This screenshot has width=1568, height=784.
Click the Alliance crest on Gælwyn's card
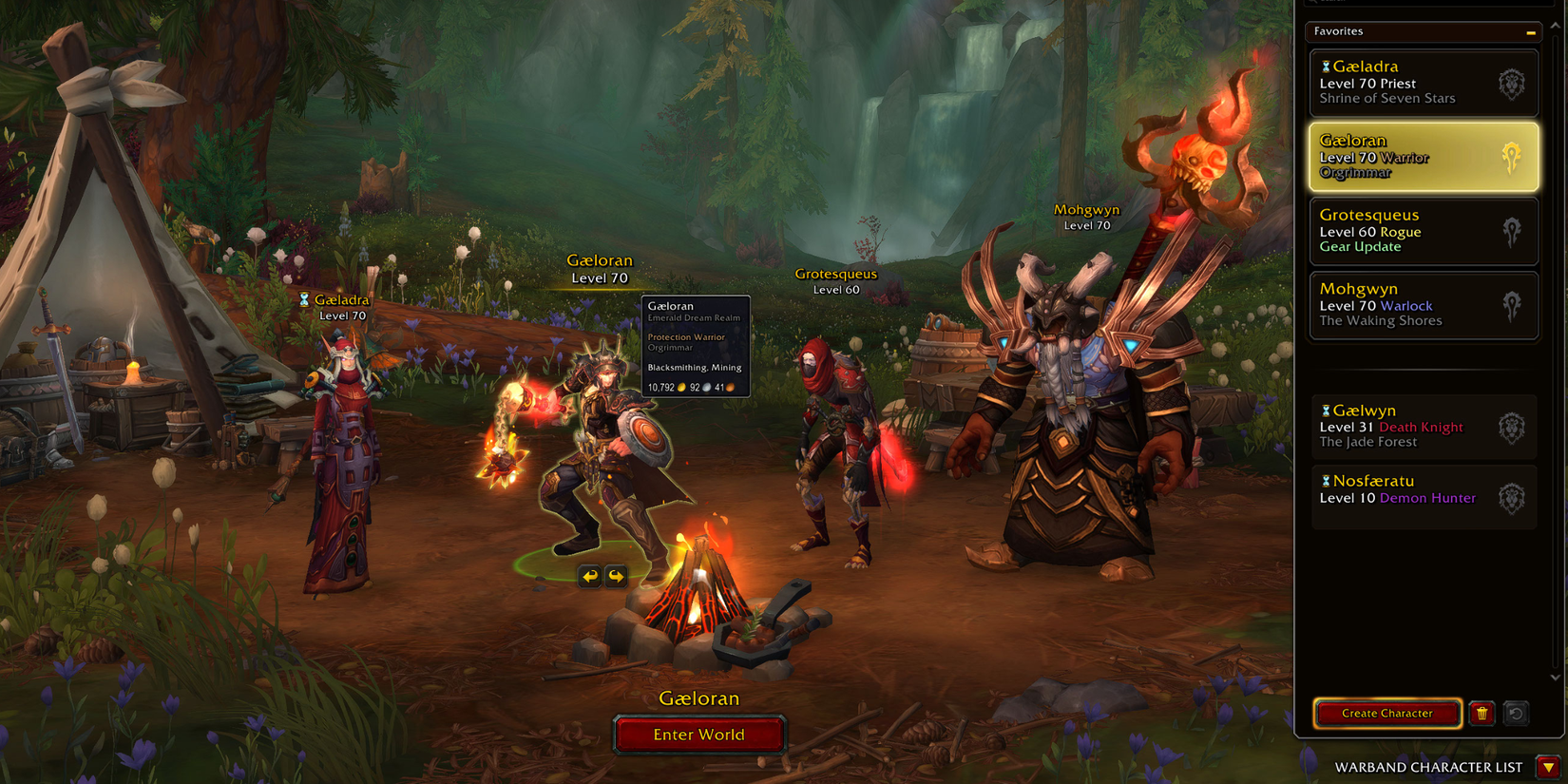tap(1513, 427)
